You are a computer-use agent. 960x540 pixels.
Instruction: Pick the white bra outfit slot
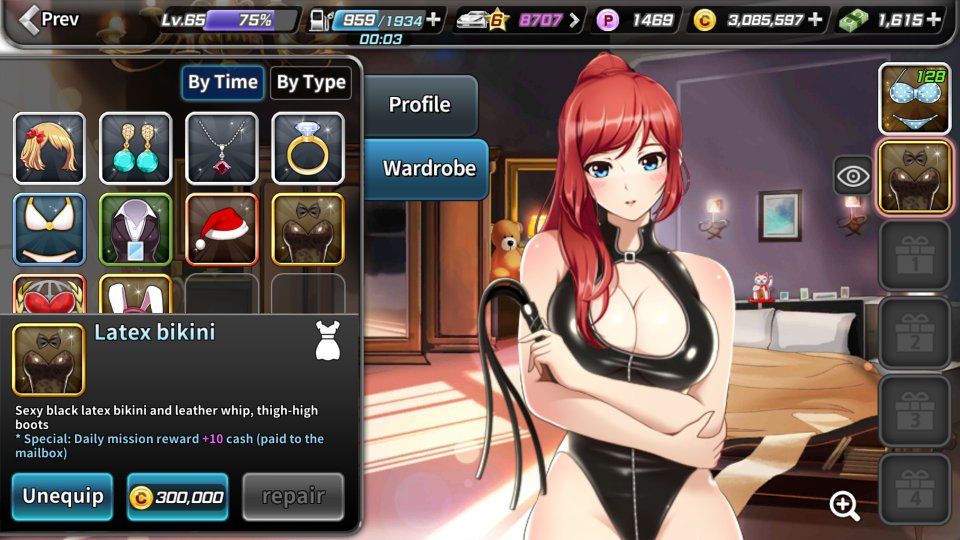coord(49,229)
